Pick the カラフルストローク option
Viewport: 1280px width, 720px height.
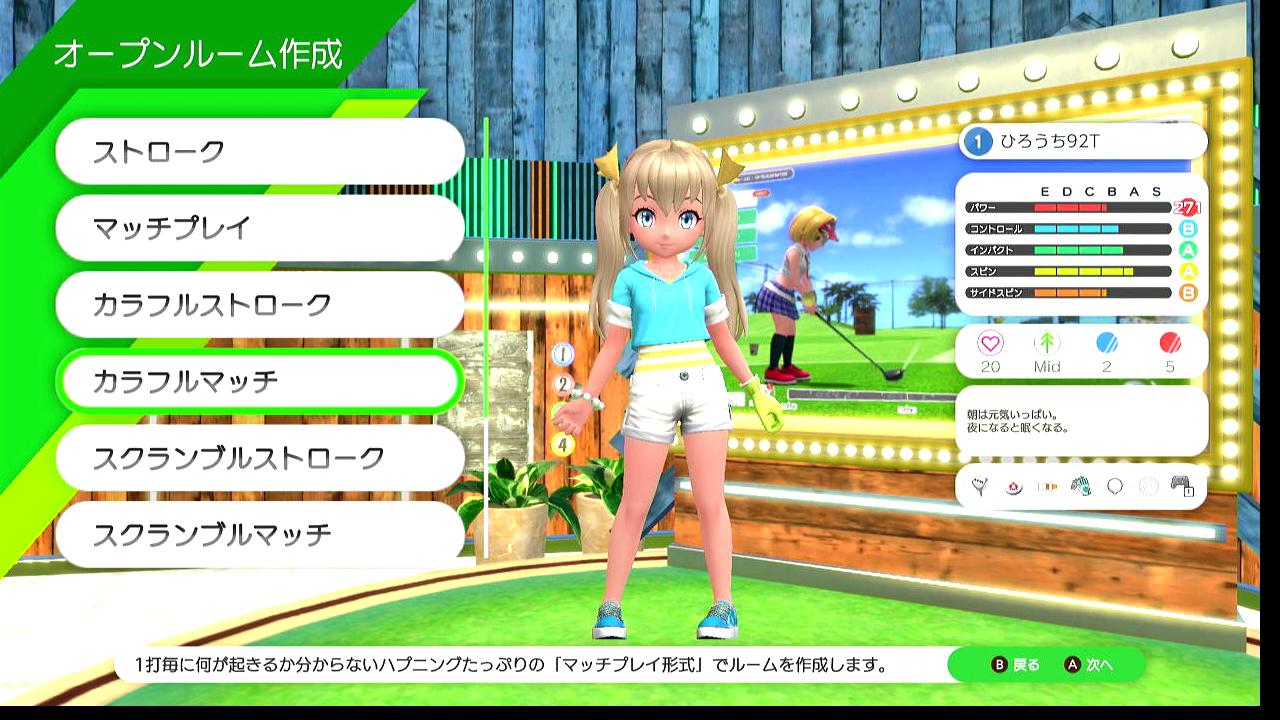point(260,305)
